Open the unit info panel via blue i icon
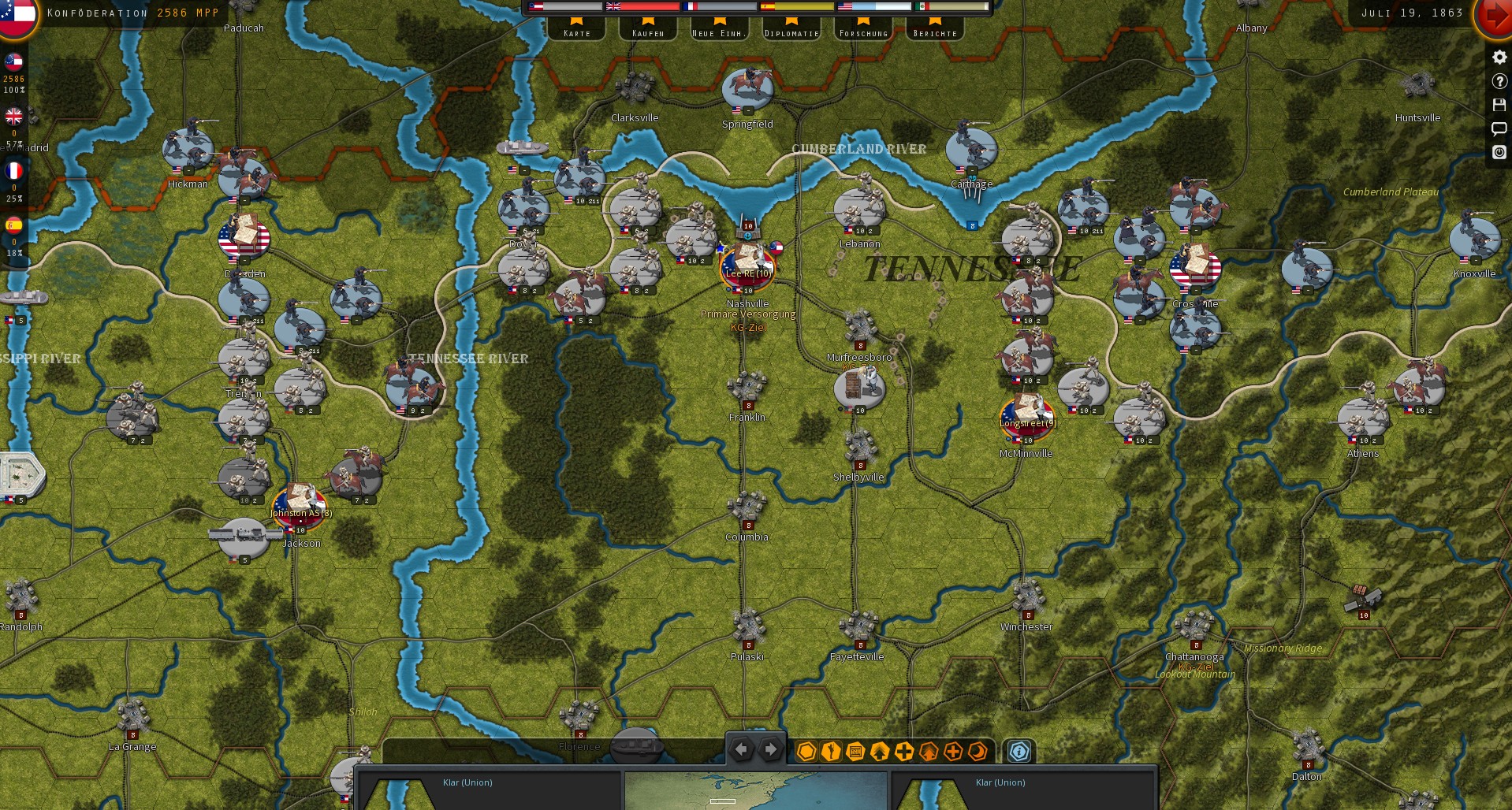 tap(1020, 752)
